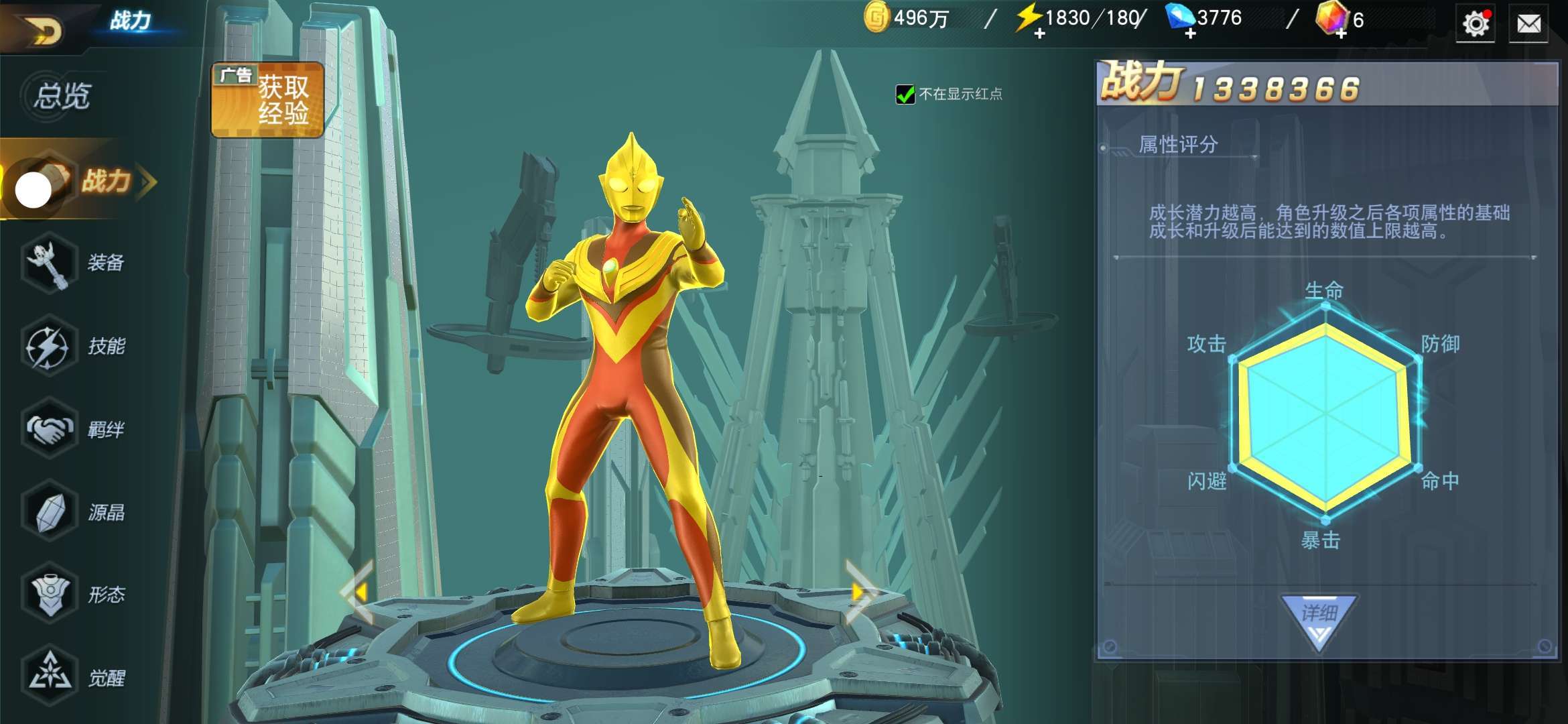Select the 战力 power tab

pos(101,181)
